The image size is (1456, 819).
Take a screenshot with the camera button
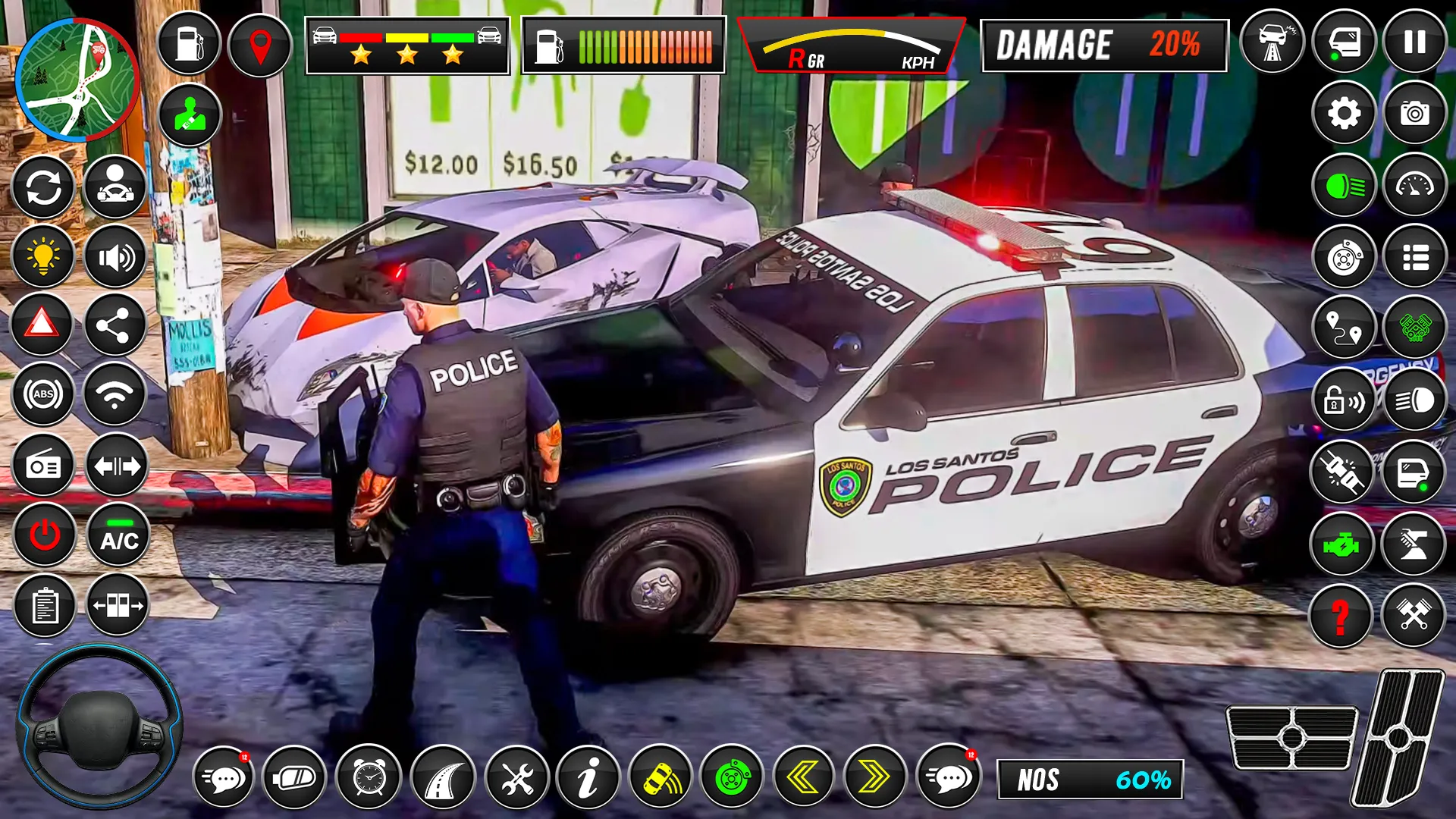click(x=1414, y=114)
